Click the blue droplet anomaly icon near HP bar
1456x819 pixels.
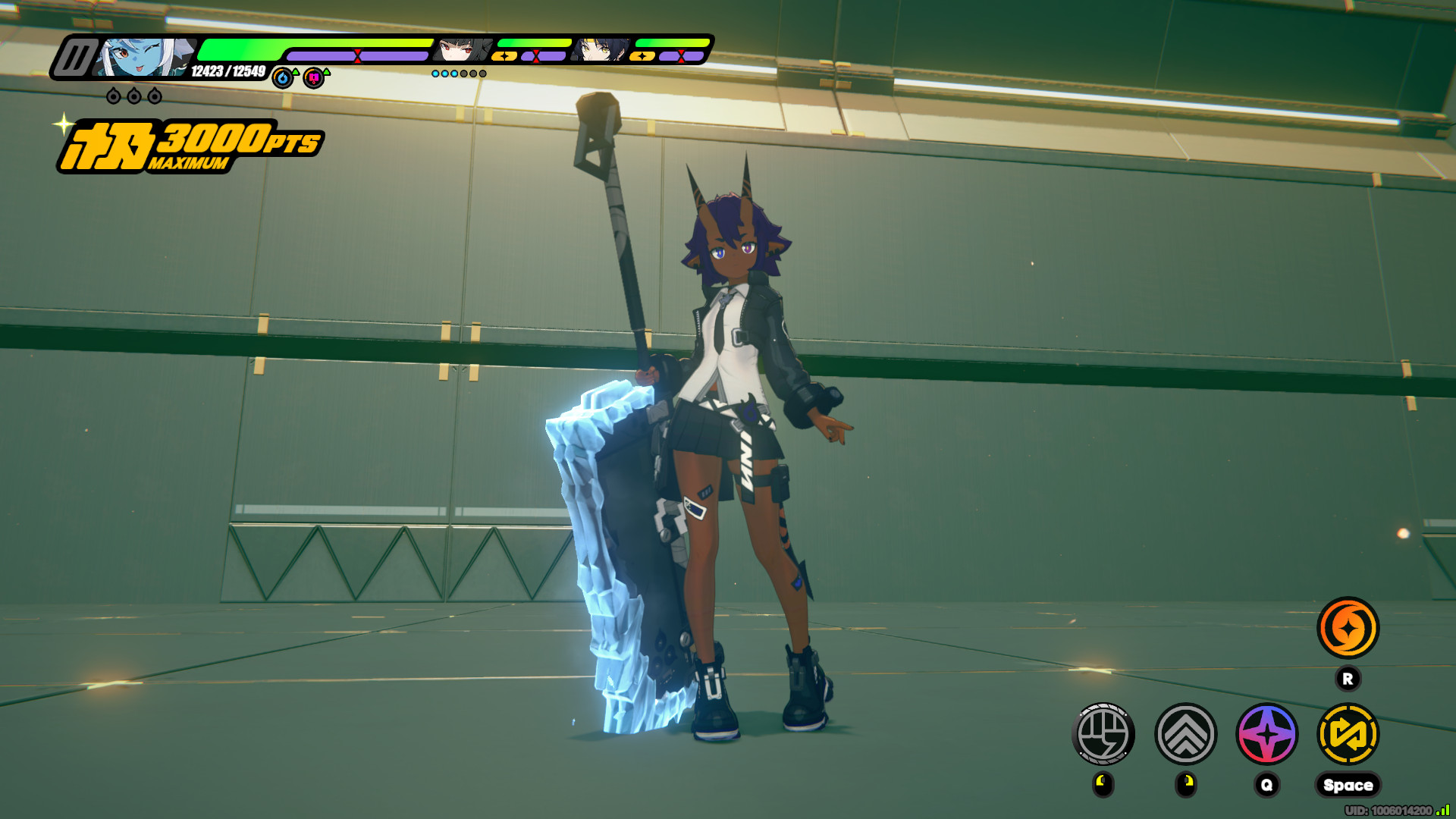tap(283, 77)
